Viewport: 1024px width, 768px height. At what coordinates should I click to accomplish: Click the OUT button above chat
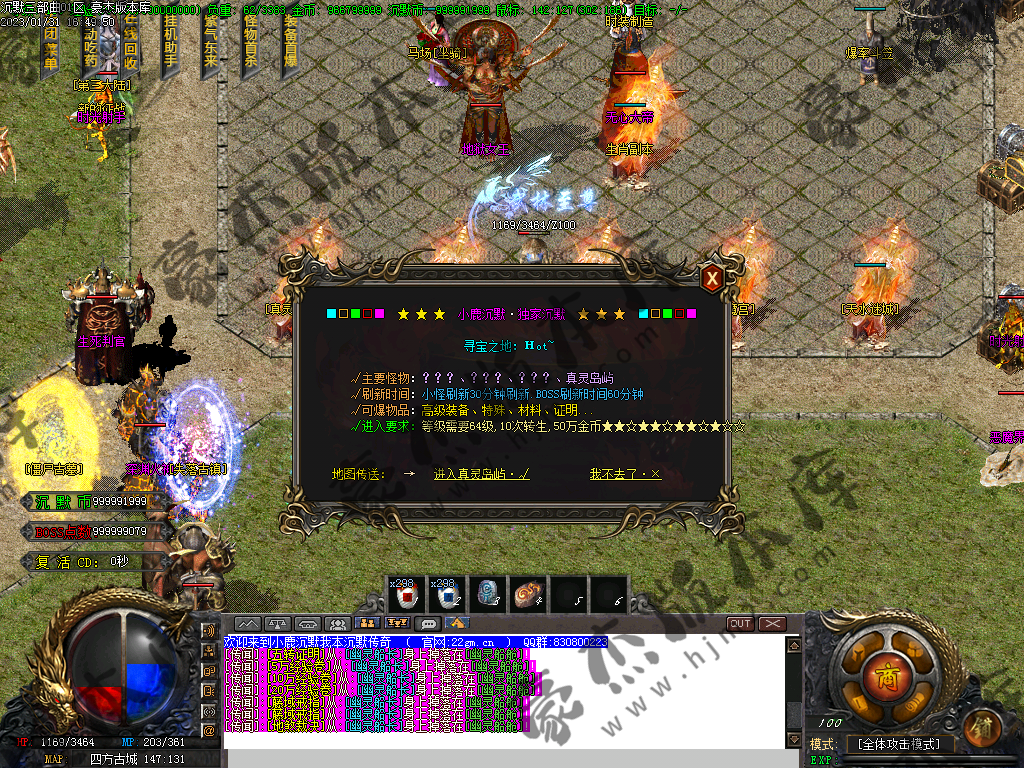[740, 624]
